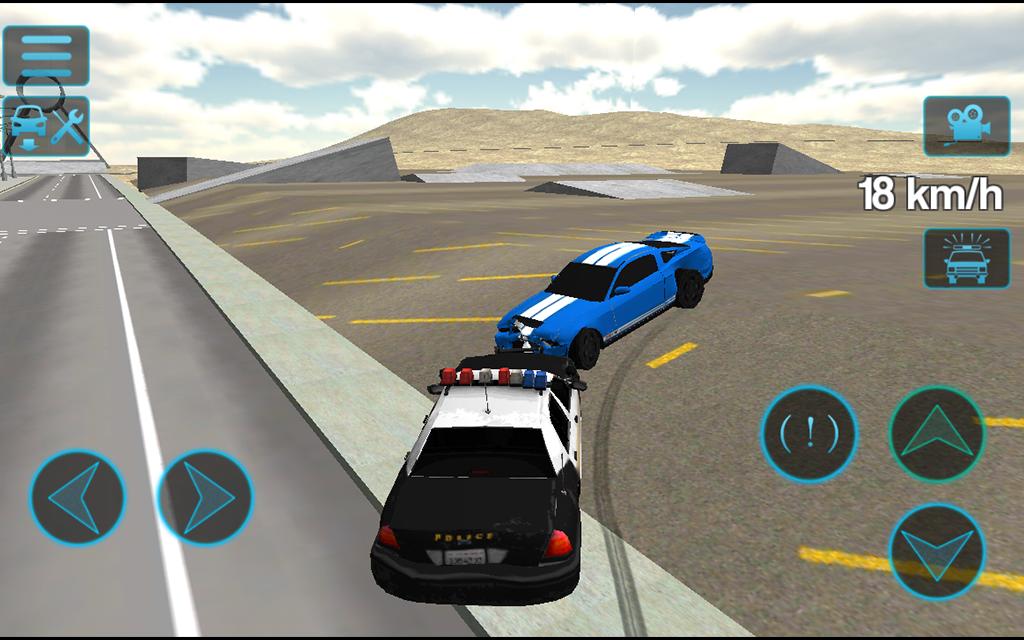
Task: Steer right with the right arrow
Action: click(205, 497)
